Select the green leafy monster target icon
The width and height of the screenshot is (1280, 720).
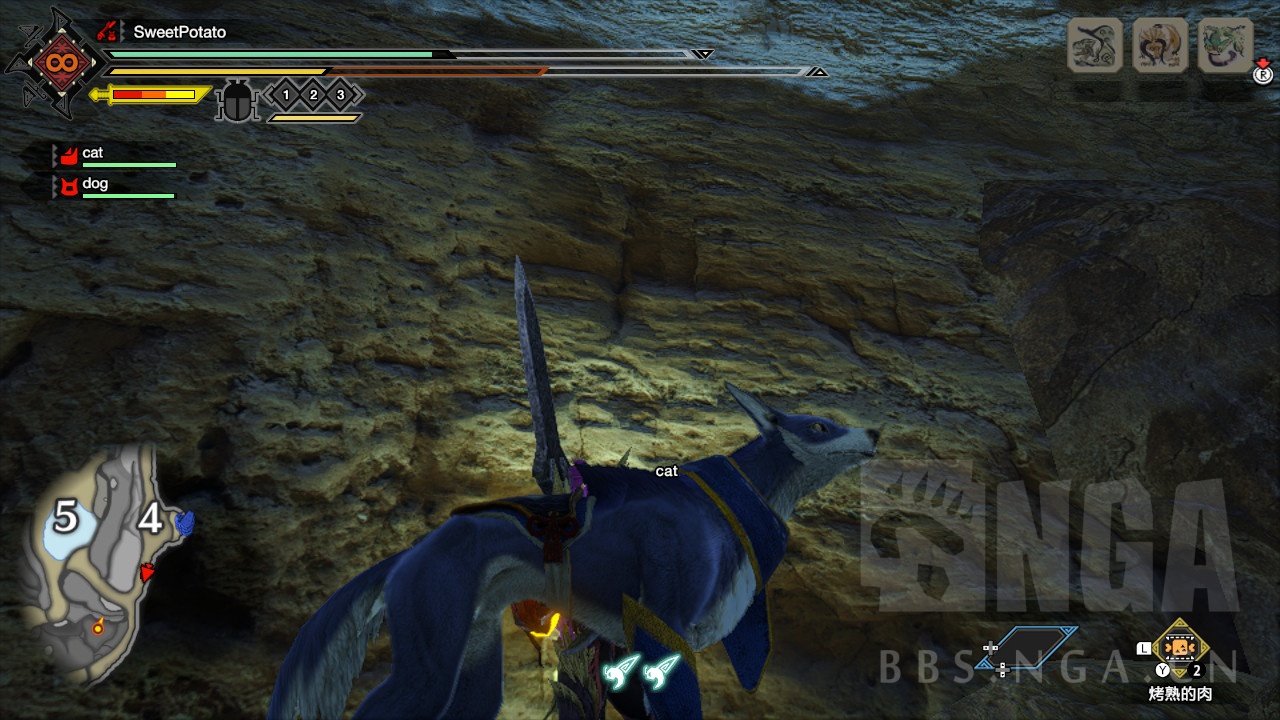tap(1225, 46)
